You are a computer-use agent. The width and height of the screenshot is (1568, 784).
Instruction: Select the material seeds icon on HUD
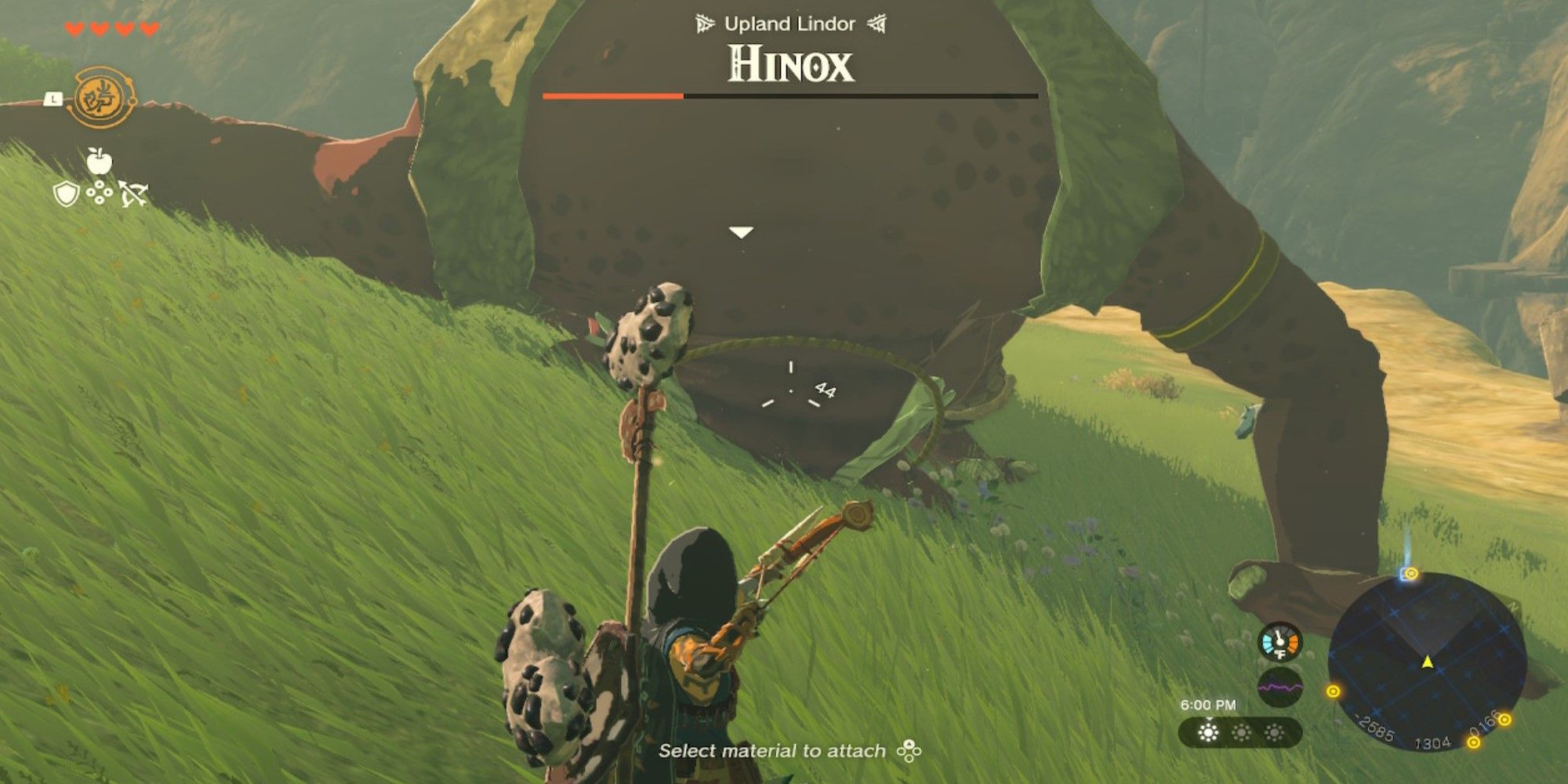100,191
